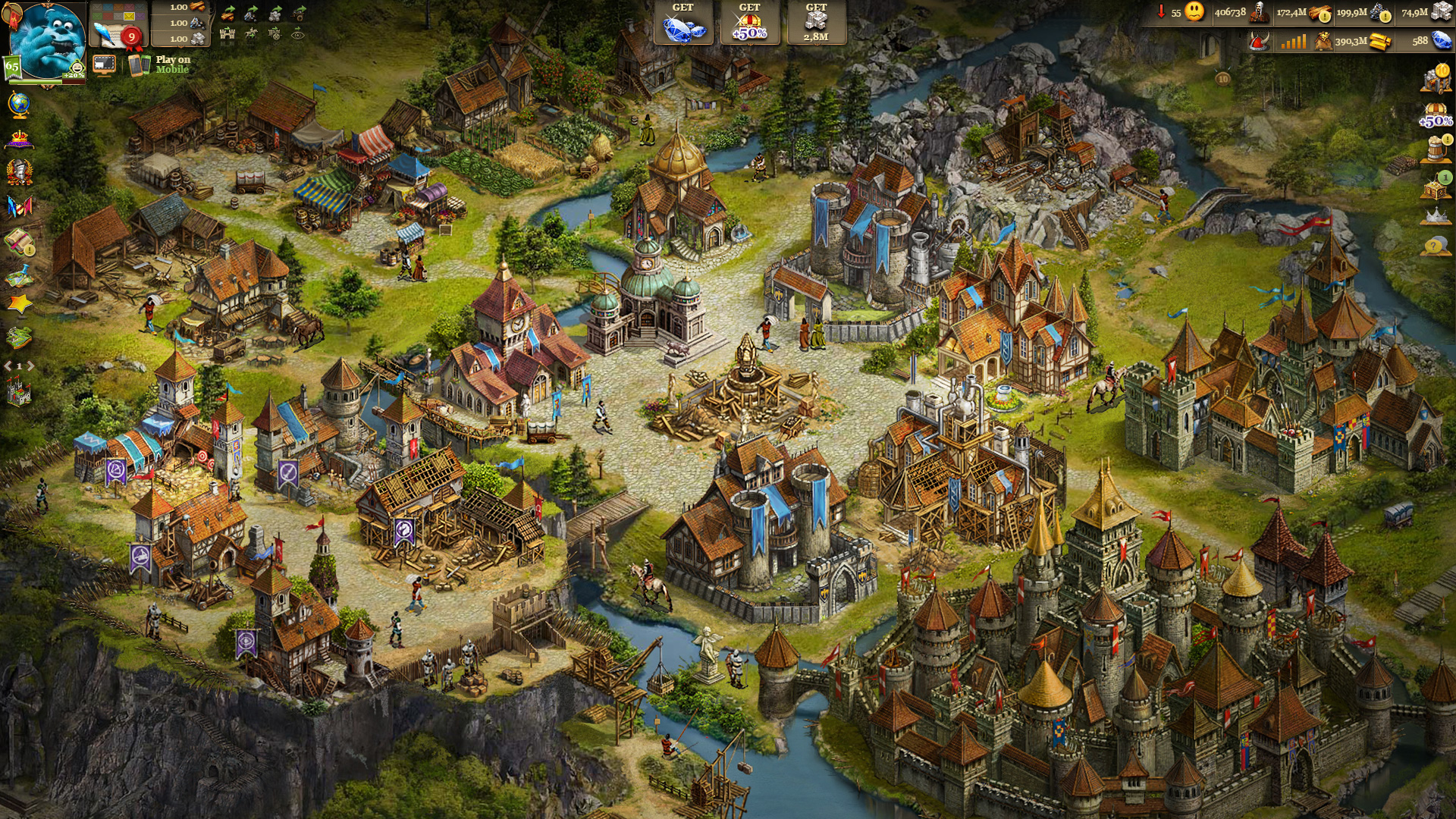Open the knight emblem military panel
This screenshot has width=1456, height=819.
click(x=19, y=172)
